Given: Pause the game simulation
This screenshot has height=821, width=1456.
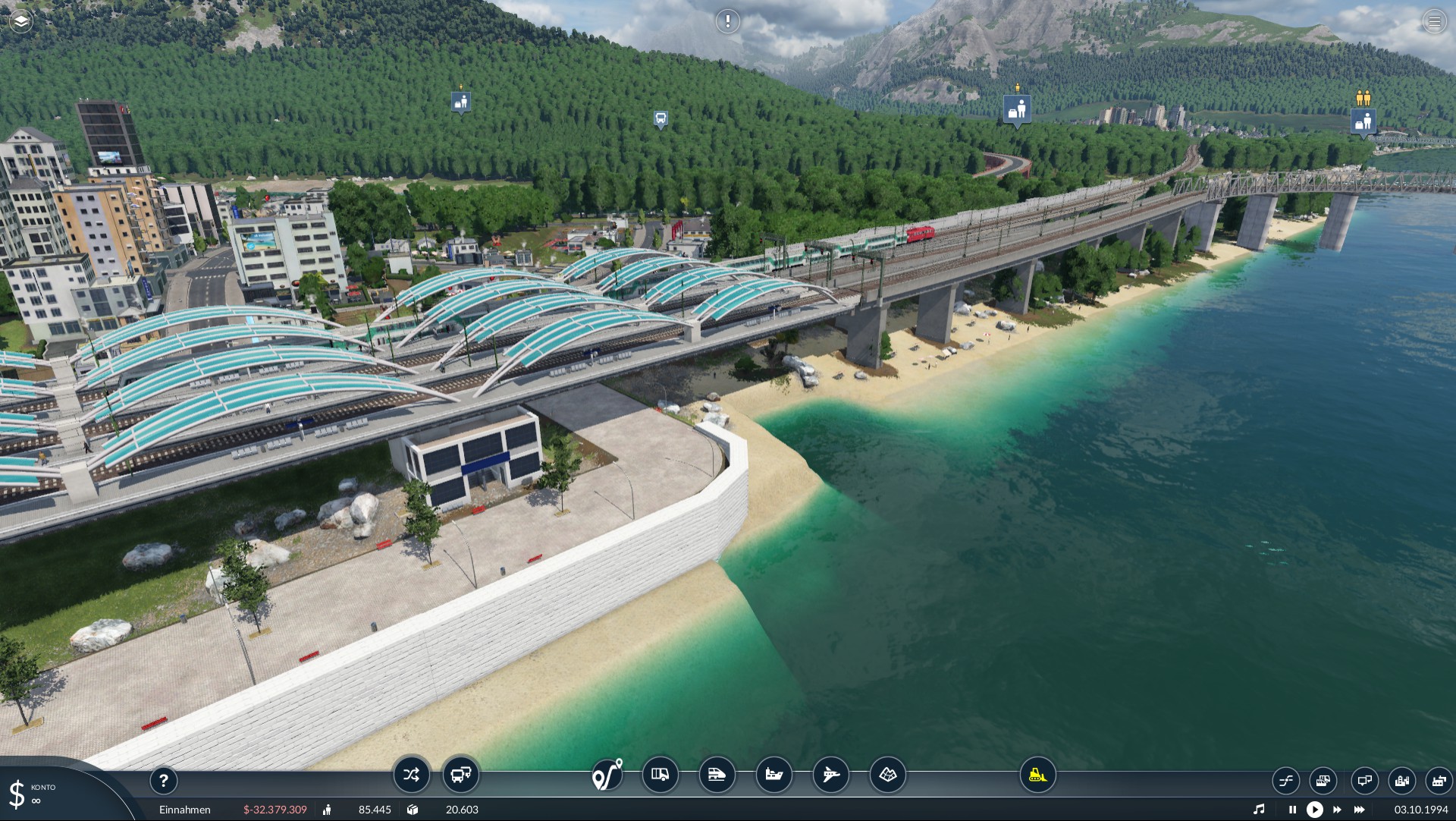Looking at the screenshot, I should point(1292,810).
